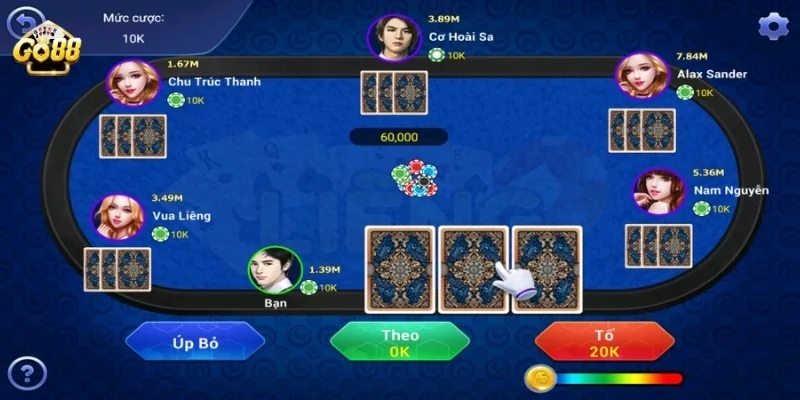800x400 pixels.
Task: Go back using the arrow button
Action: click(25, 20)
